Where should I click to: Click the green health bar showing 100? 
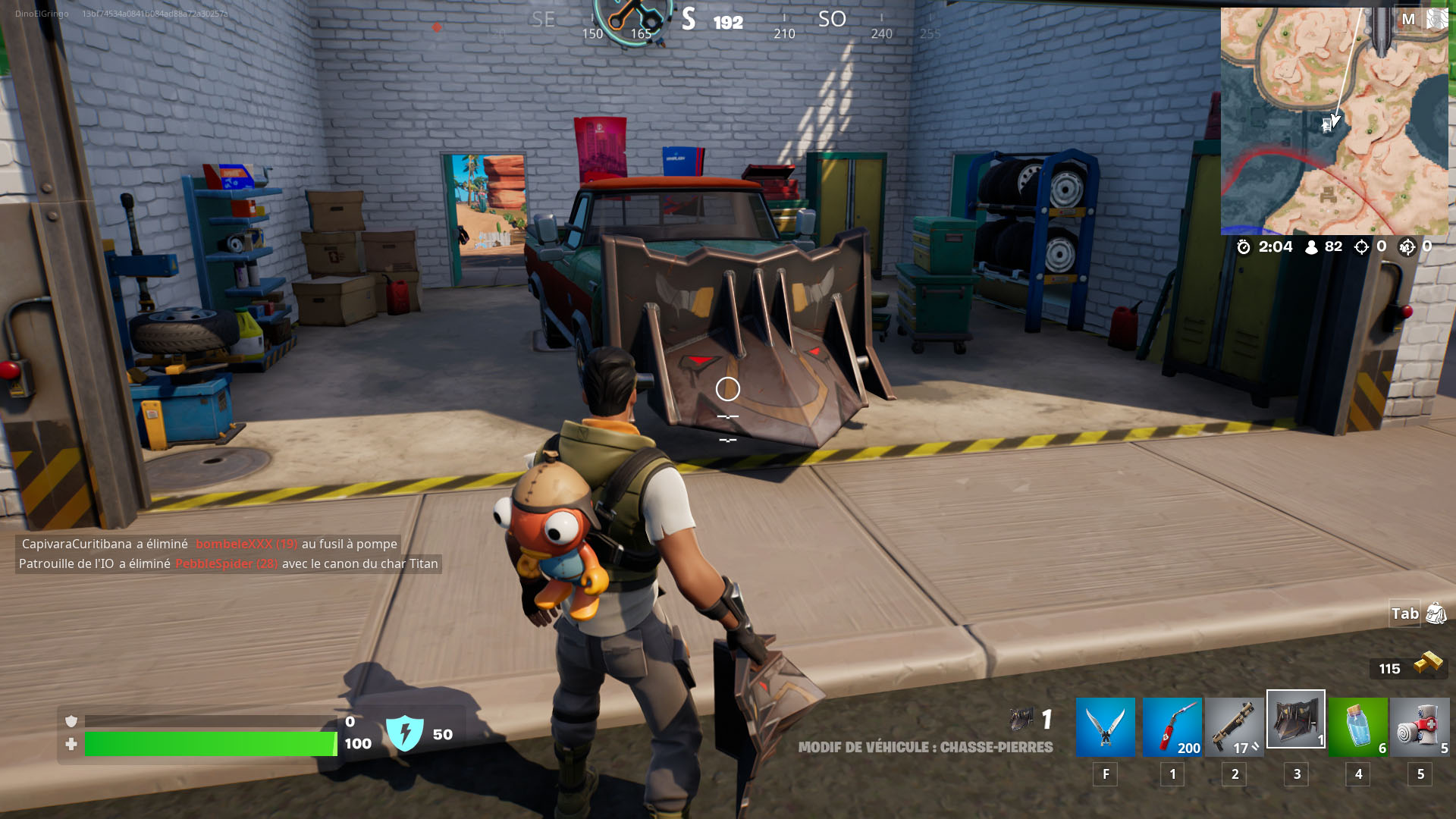tap(205, 744)
